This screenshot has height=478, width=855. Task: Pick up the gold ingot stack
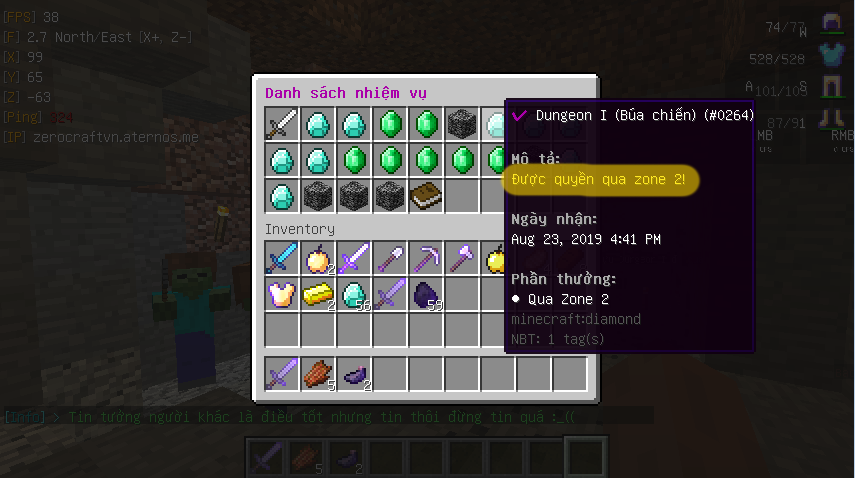point(318,294)
